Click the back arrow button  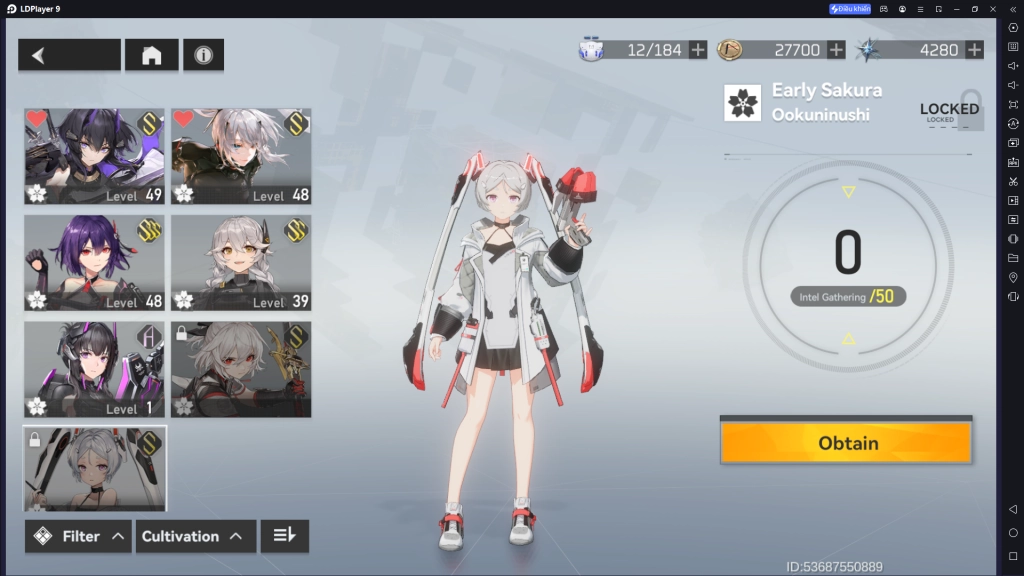[68, 55]
